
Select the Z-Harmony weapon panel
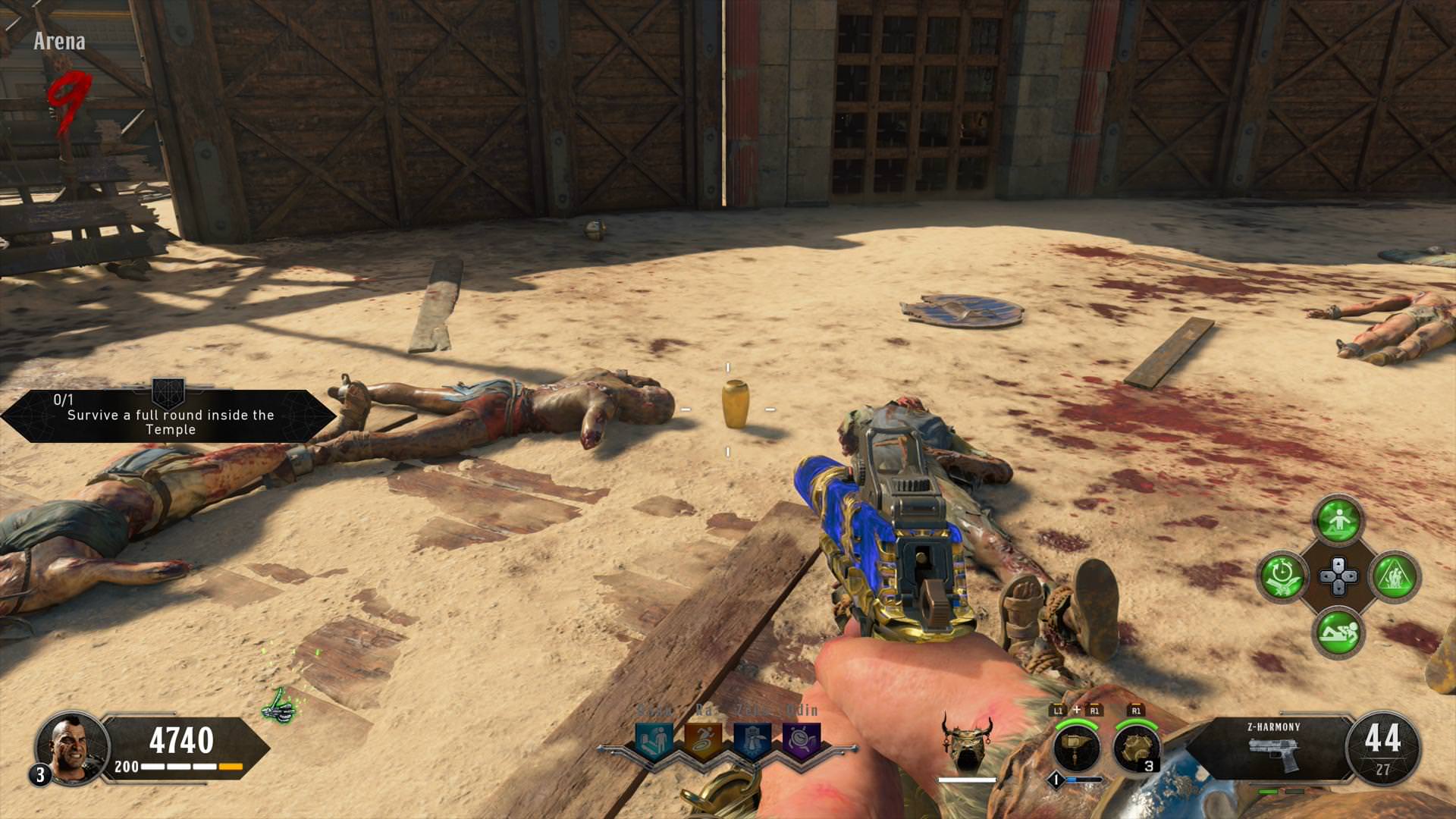tap(1272, 748)
